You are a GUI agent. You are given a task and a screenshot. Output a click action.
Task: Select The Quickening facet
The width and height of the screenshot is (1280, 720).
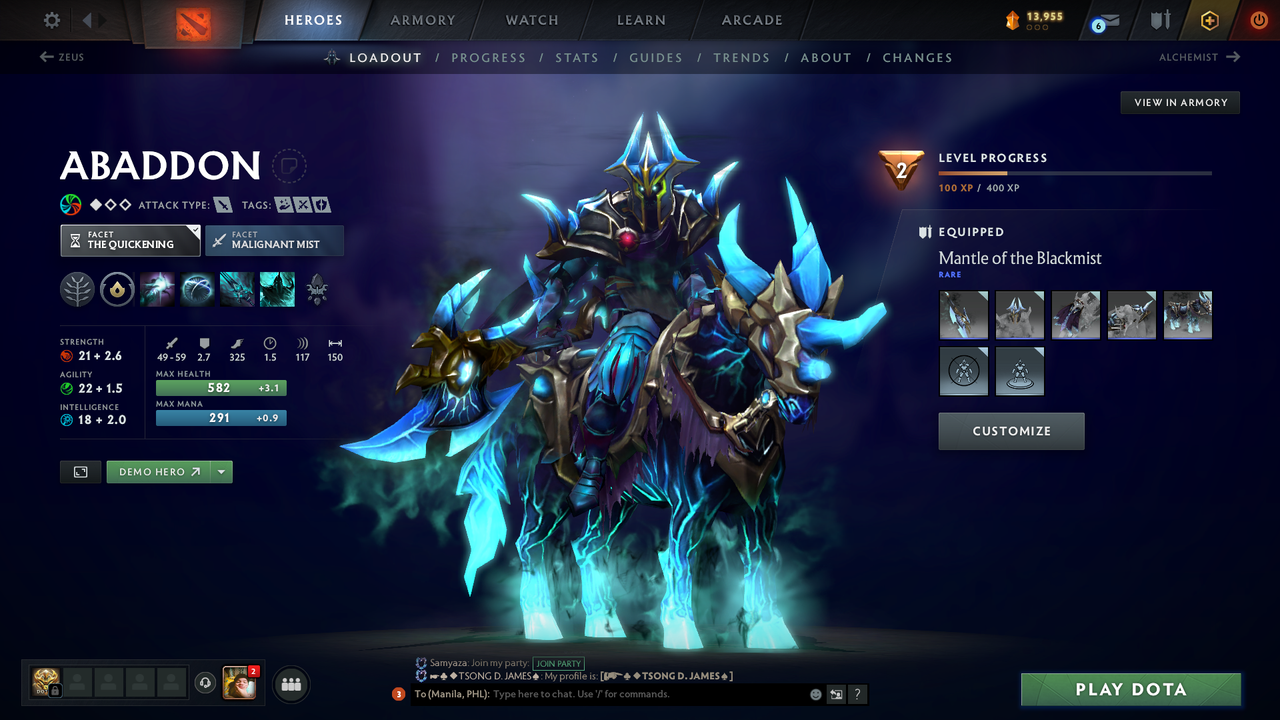pos(130,240)
